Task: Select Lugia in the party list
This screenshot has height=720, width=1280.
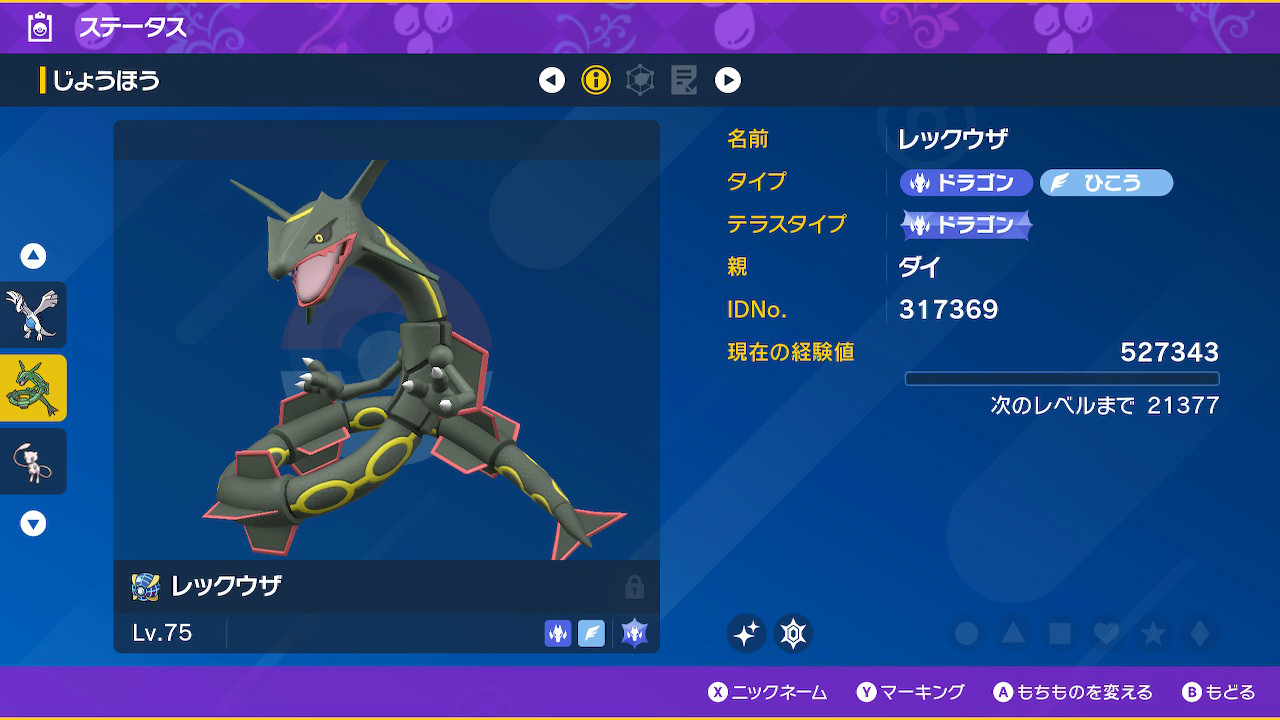Action: pos(33,314)
